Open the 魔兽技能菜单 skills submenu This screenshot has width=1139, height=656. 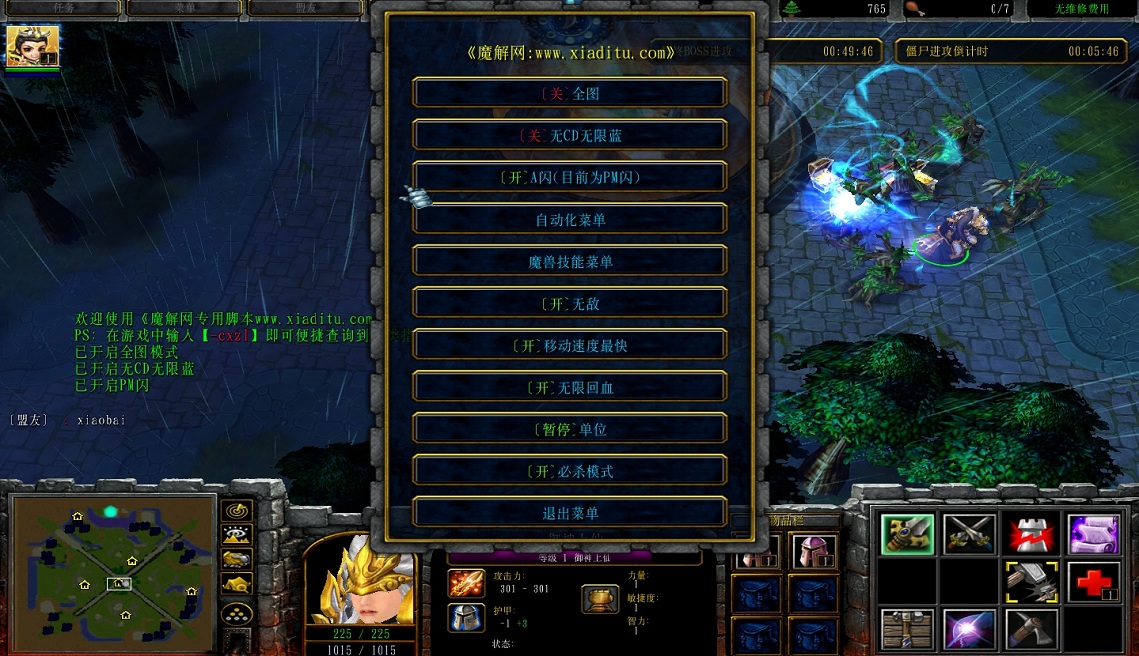pos(570,261)
